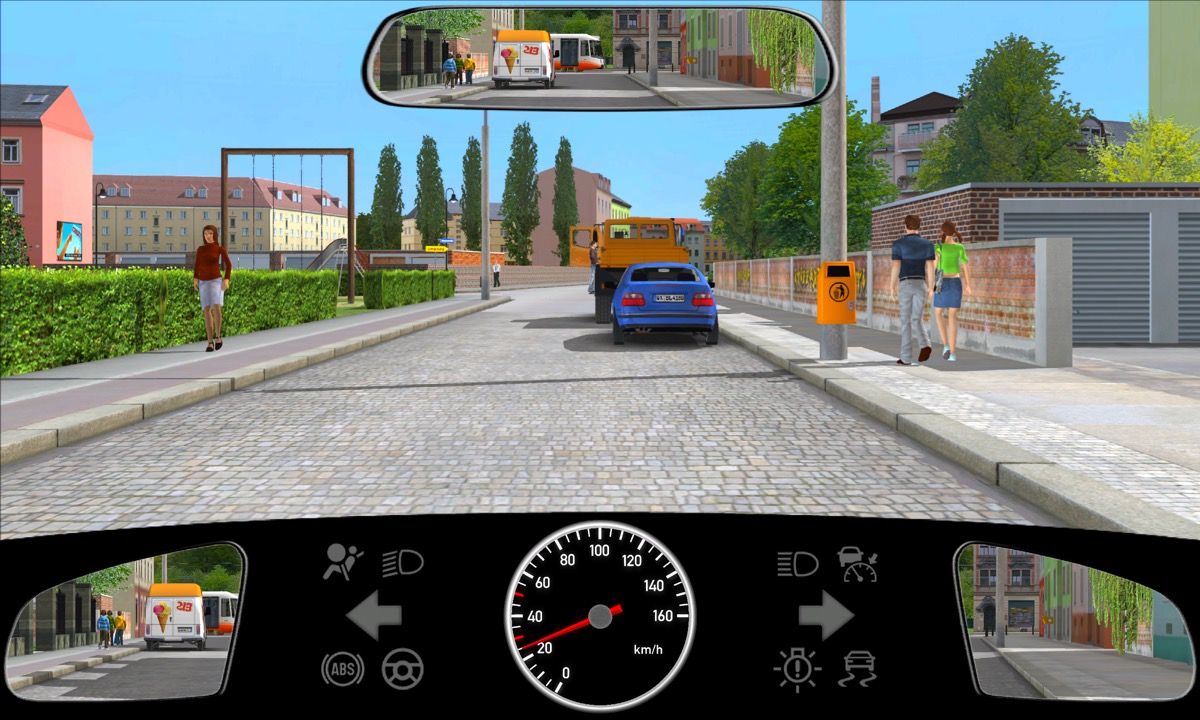Select the exclamation warning light icon
Image resolution: width=1200 pixels, height=720 pixels.
797,668
